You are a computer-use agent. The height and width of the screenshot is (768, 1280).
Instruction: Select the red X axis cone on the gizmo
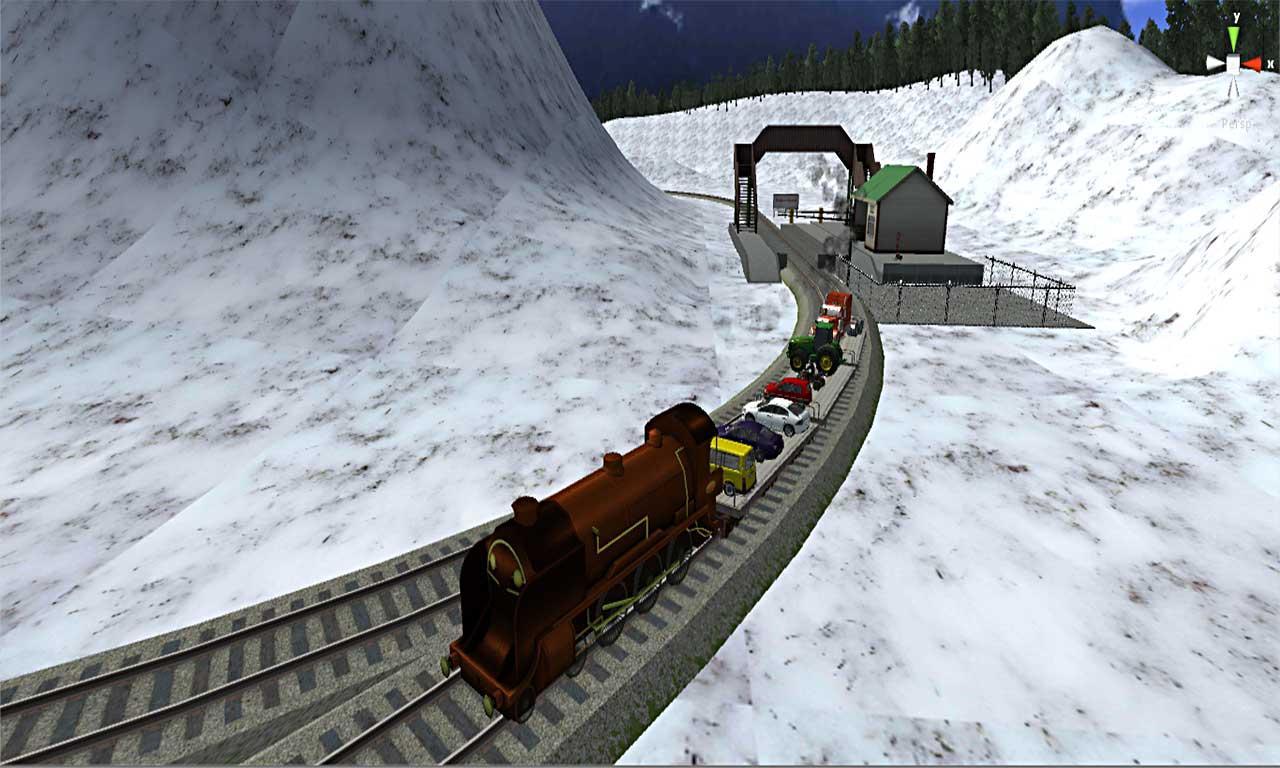1253,62
